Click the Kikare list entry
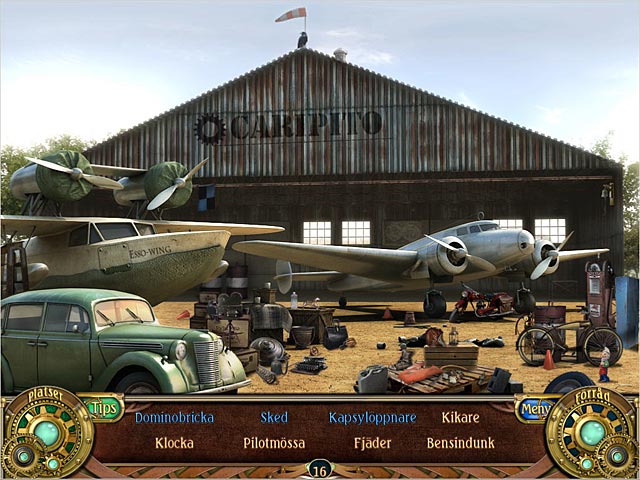 tap(460, 417)
